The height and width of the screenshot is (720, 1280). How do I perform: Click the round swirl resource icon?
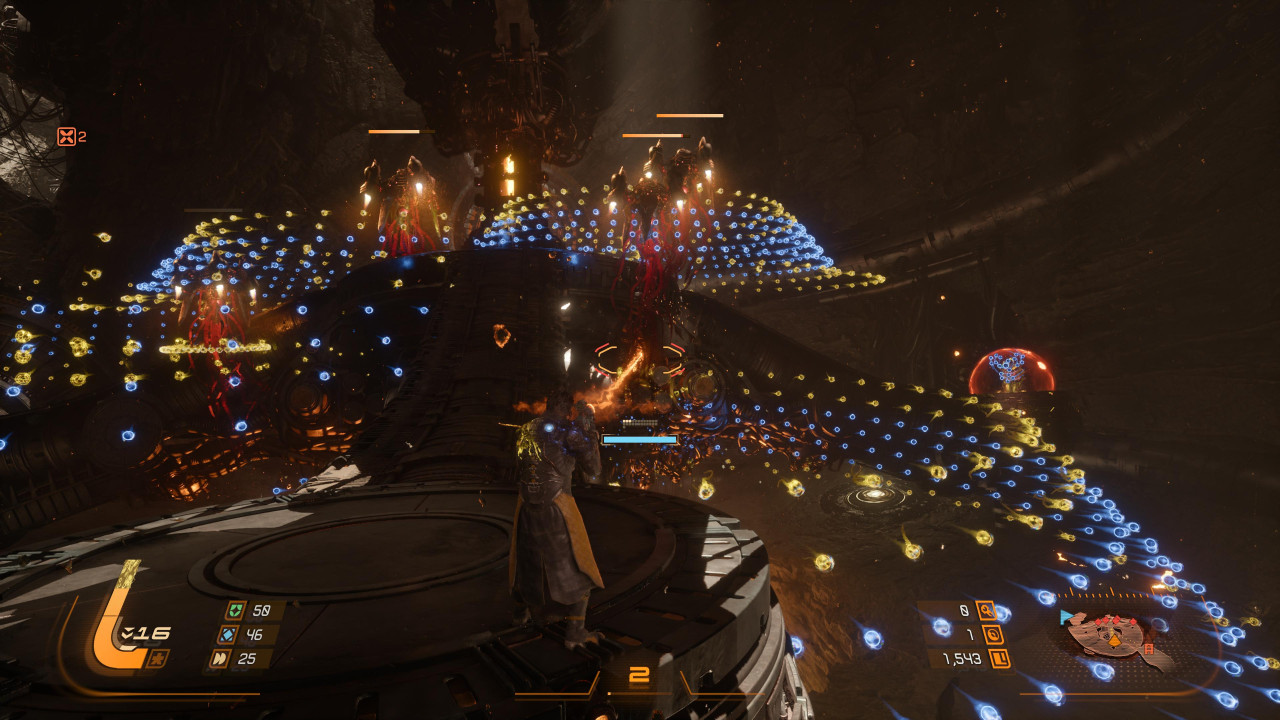pos(993,634)
